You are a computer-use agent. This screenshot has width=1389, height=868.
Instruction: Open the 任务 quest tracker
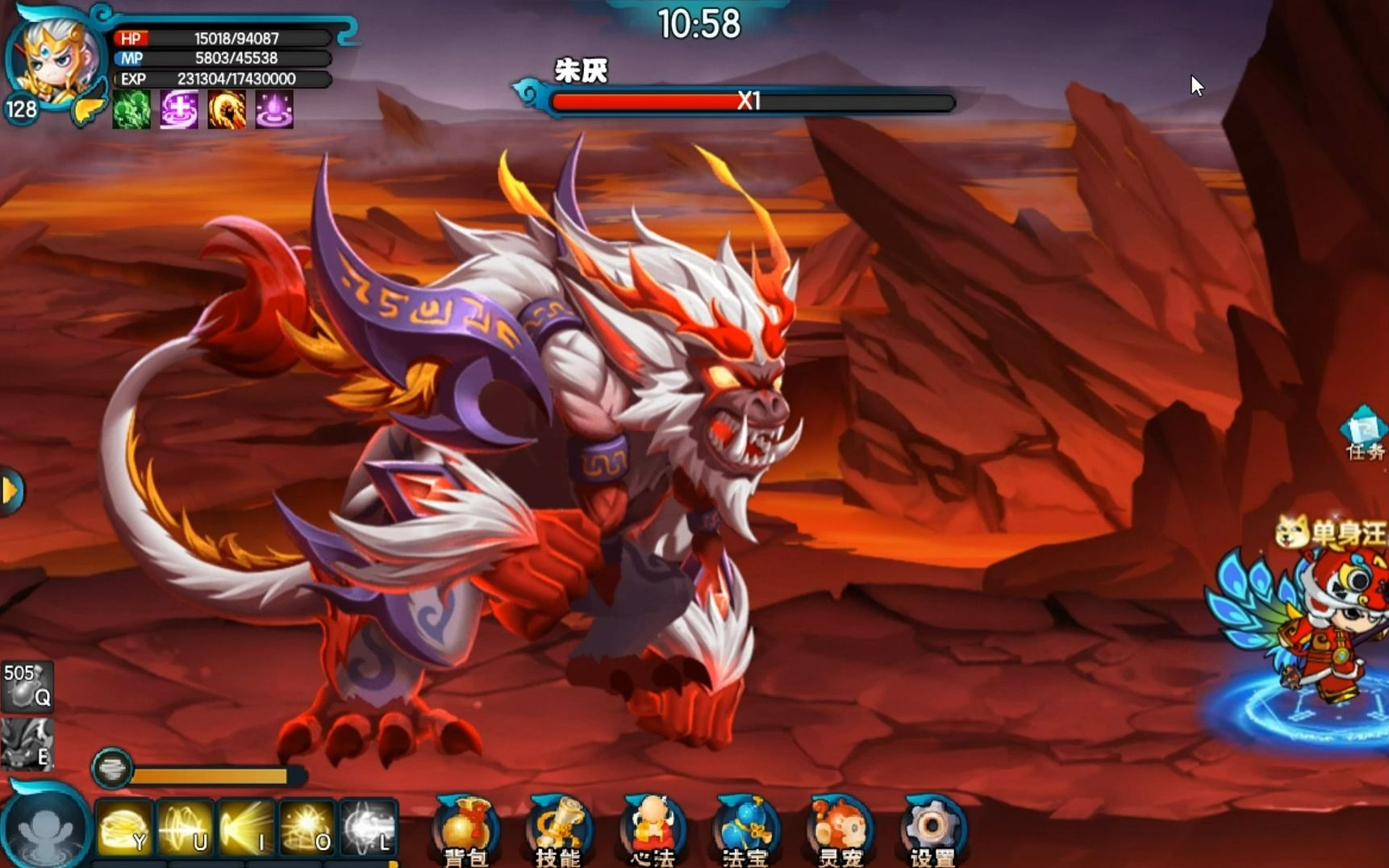coord(1365,434)
